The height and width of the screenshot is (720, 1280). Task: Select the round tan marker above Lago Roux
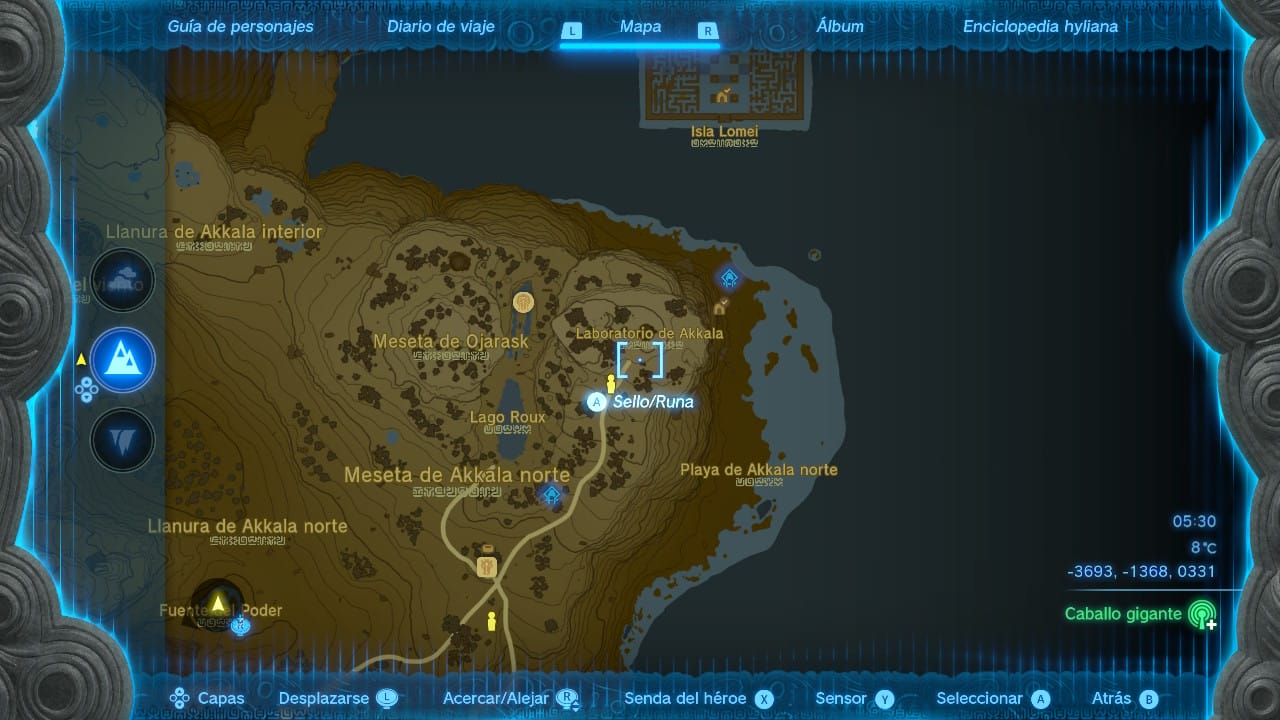(522, 301)
